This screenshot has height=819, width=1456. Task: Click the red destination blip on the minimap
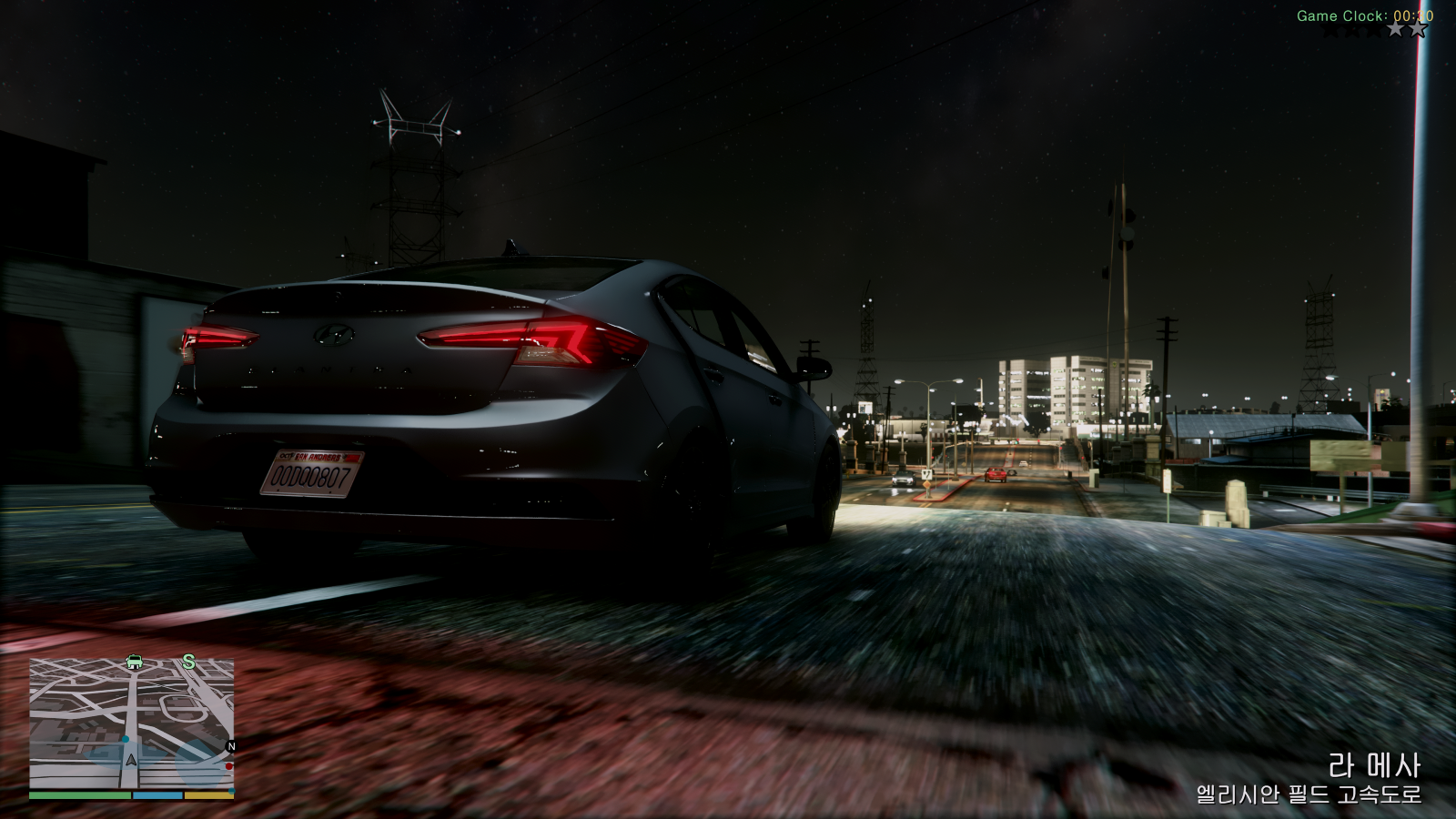228,766
